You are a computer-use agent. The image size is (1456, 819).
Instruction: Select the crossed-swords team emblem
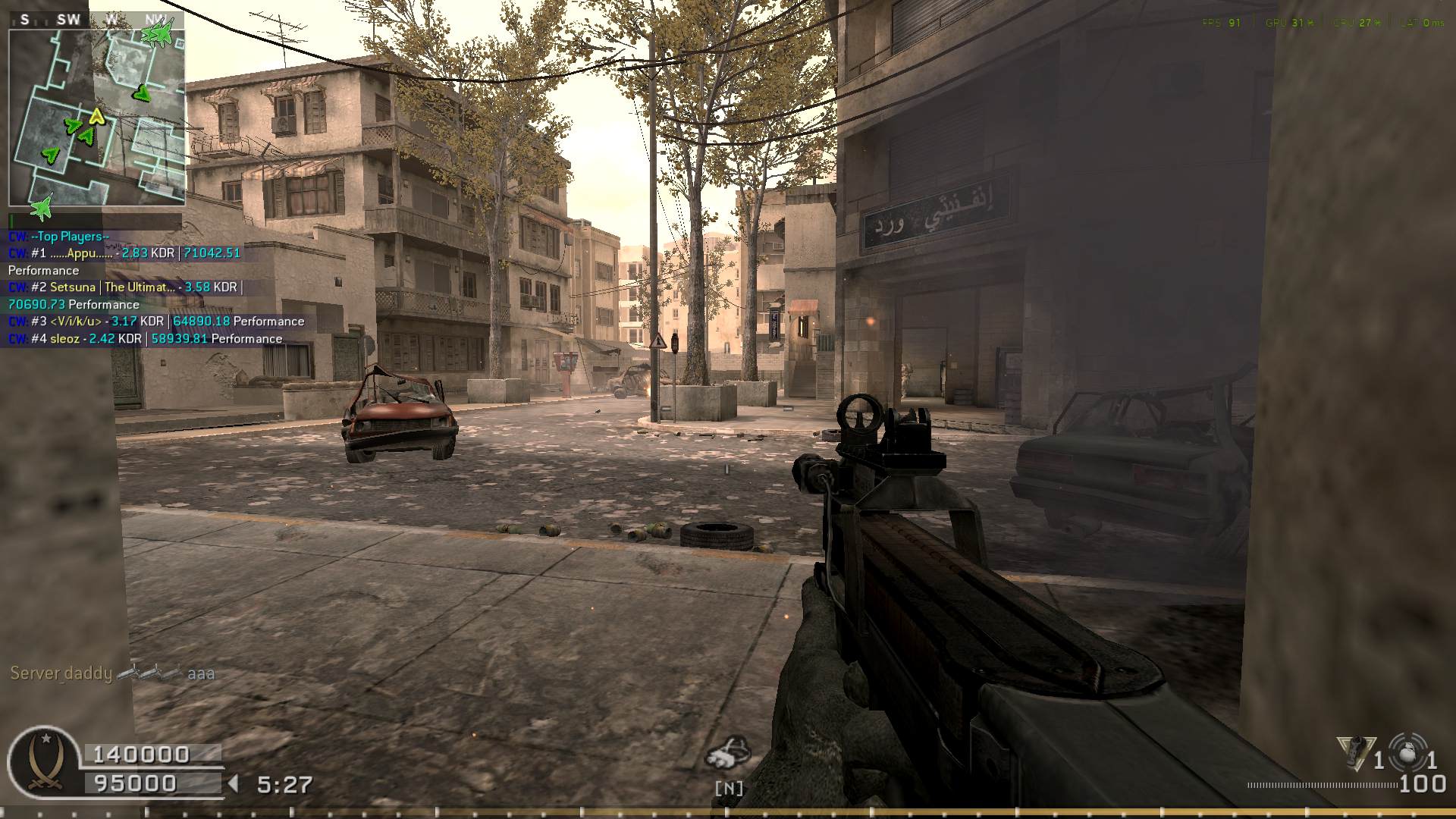tap(44, 761)
